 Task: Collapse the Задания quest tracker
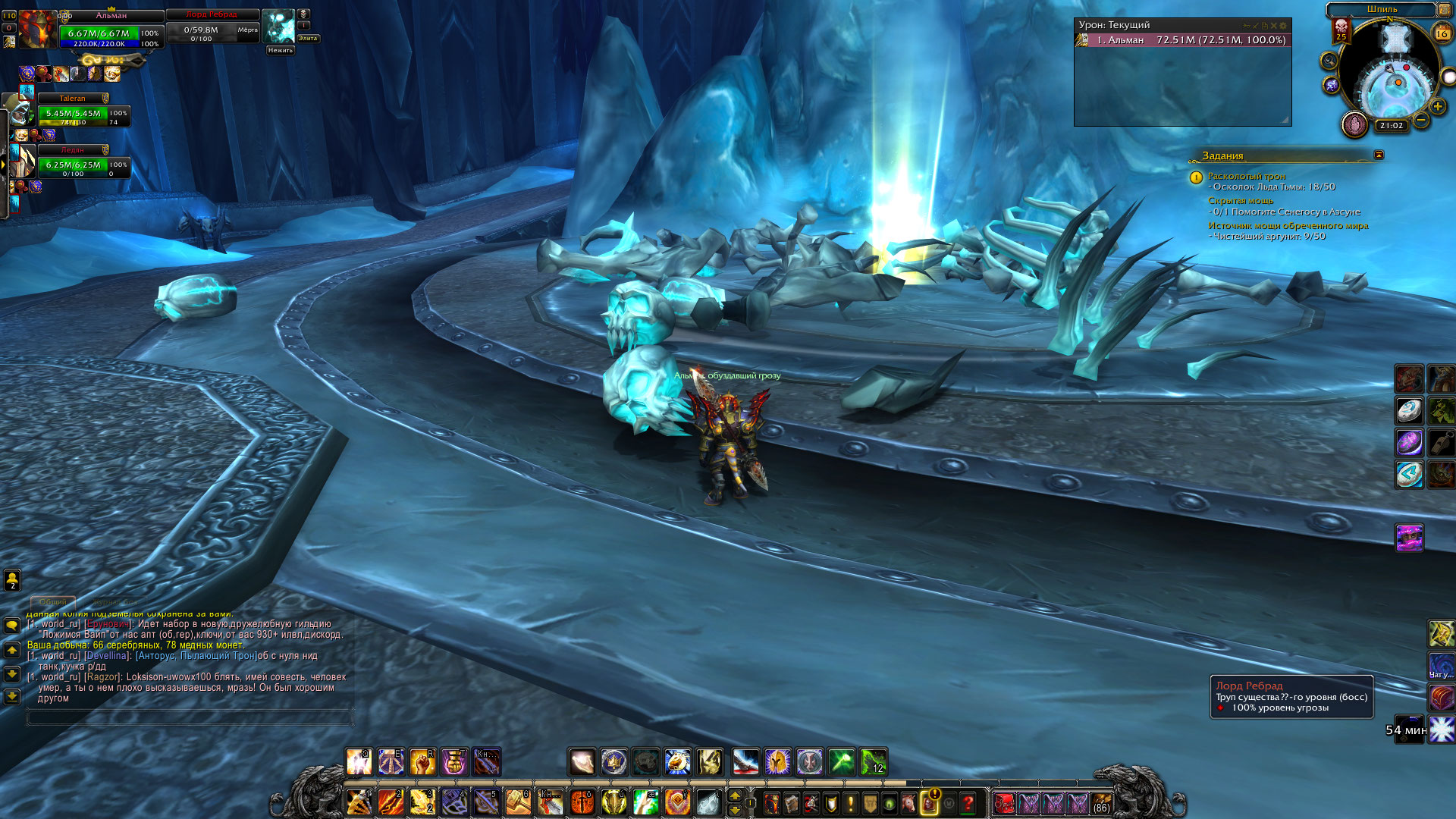pos(1379,155)
